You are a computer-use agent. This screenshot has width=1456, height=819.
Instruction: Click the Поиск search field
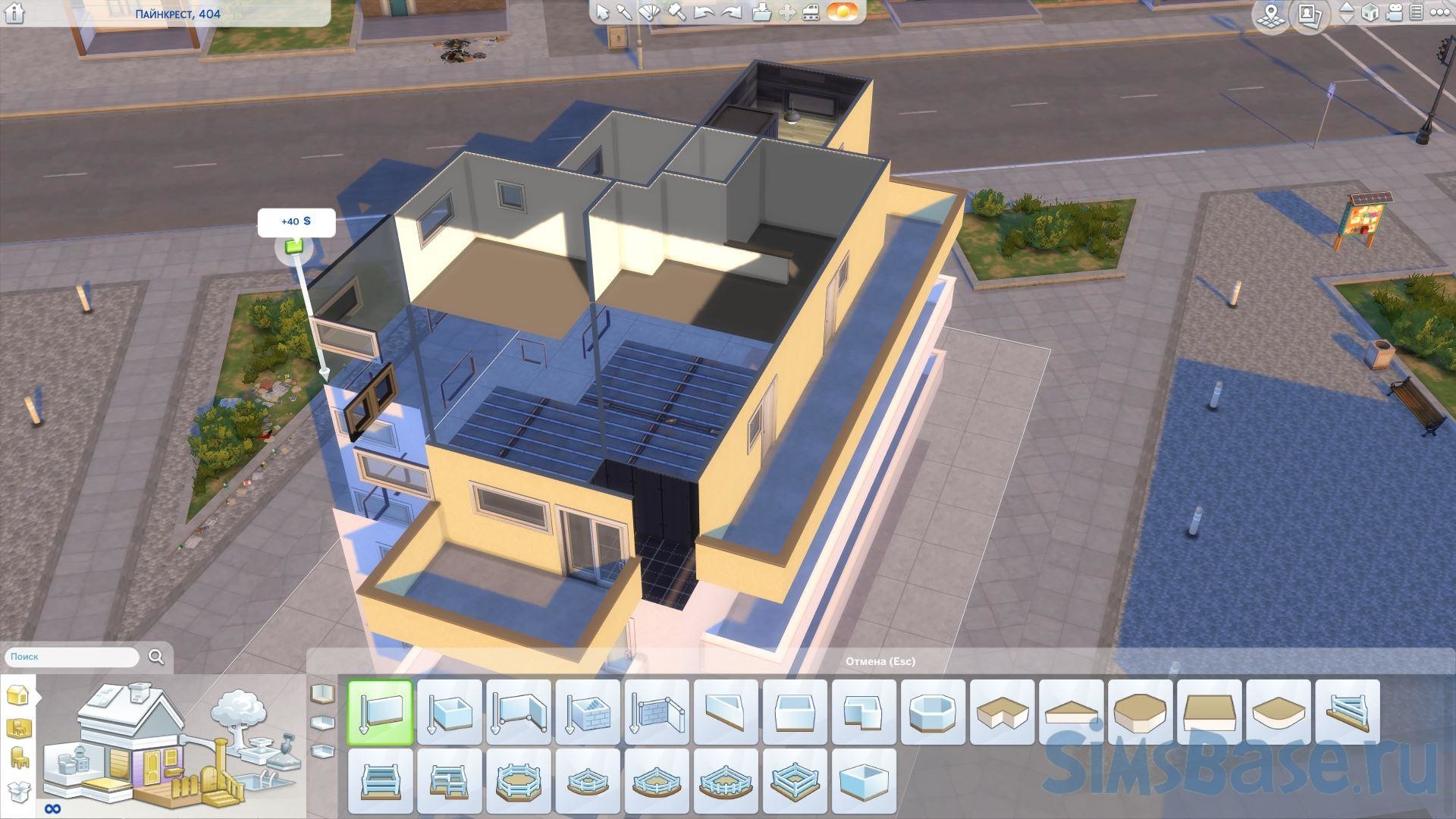(73, 657)
